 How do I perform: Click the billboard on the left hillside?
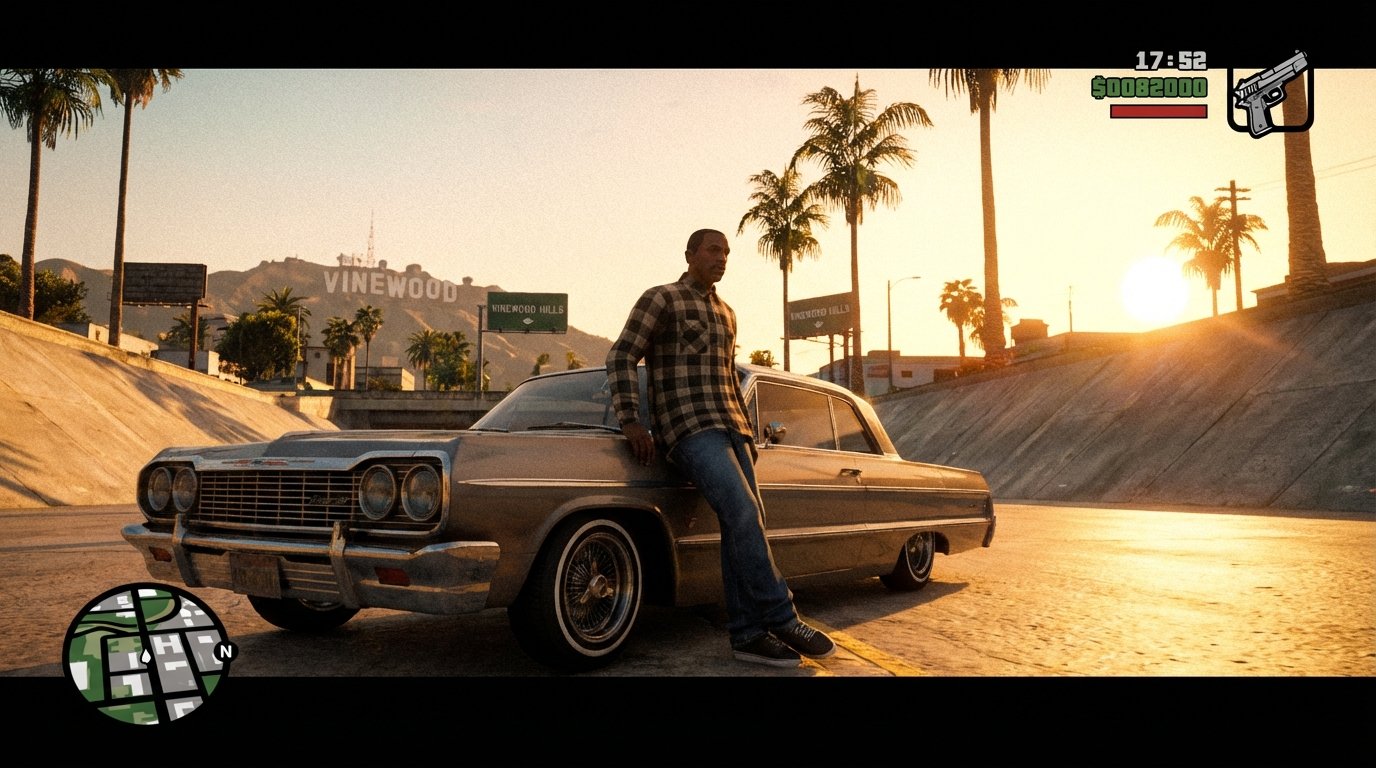[x=162, y=281]
